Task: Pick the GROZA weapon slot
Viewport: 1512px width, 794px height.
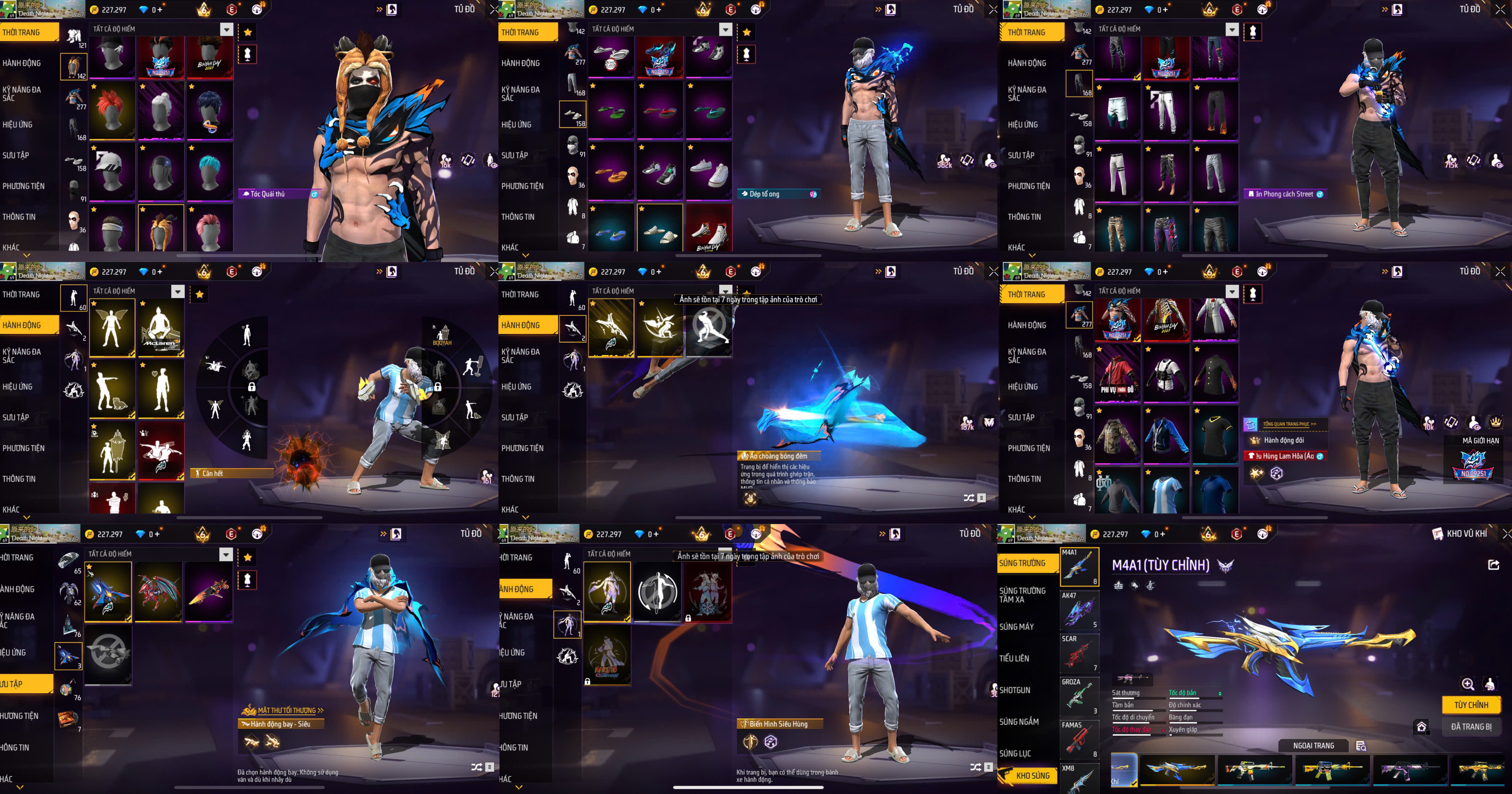Action: point(1079,697)
